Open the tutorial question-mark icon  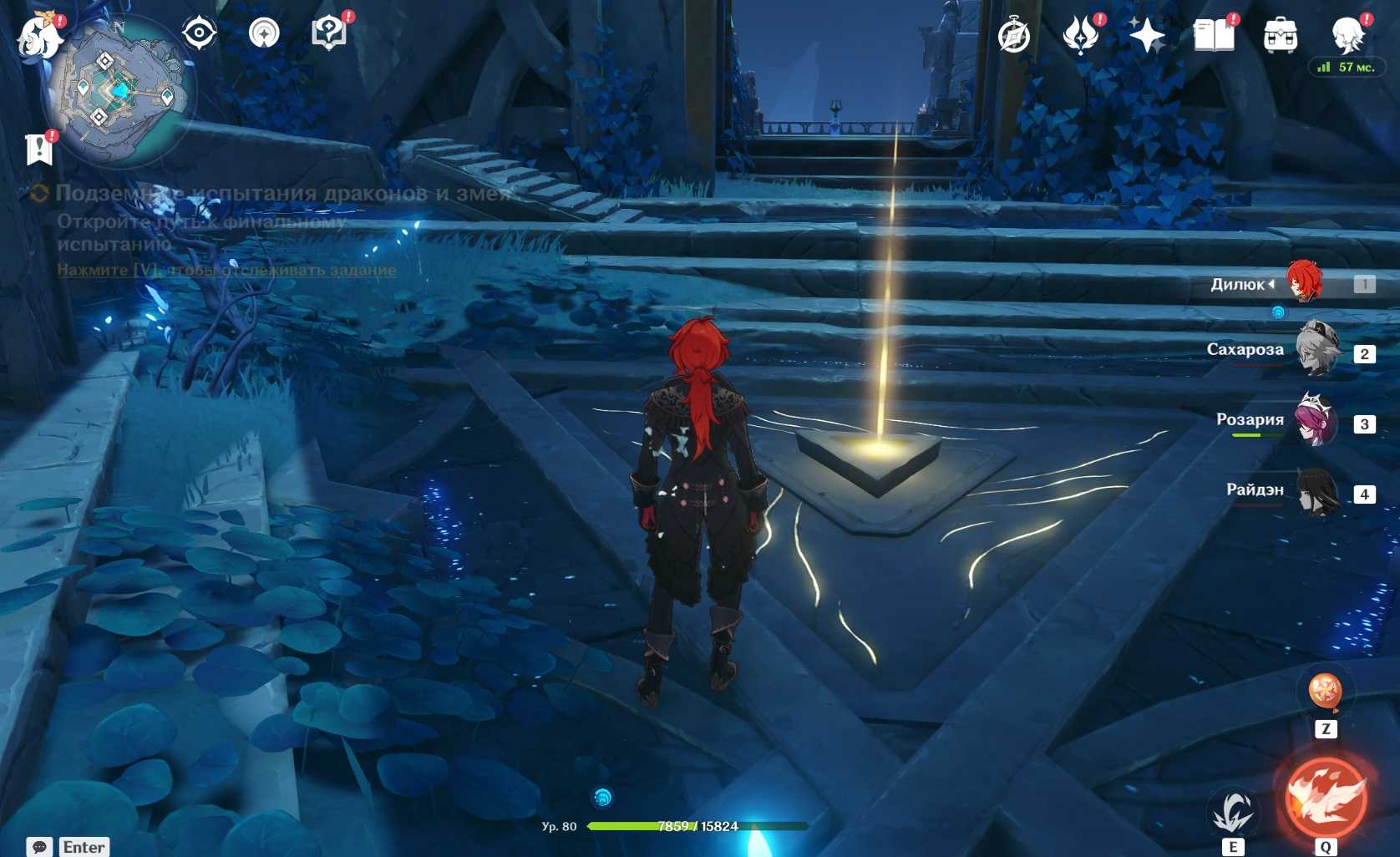point(329,33)
